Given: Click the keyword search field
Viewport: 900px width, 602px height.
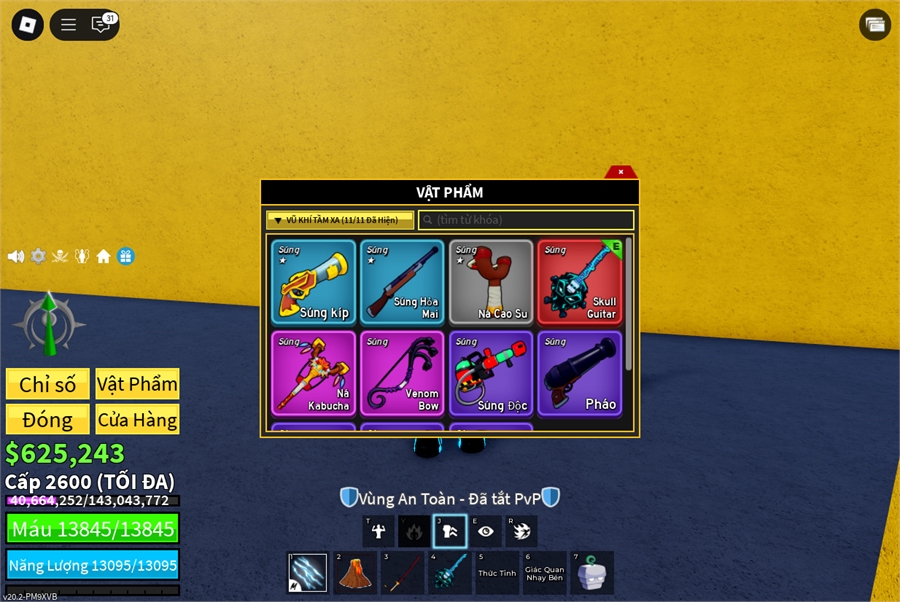Looking at the screenshot, I should click(x=527, y=220).
